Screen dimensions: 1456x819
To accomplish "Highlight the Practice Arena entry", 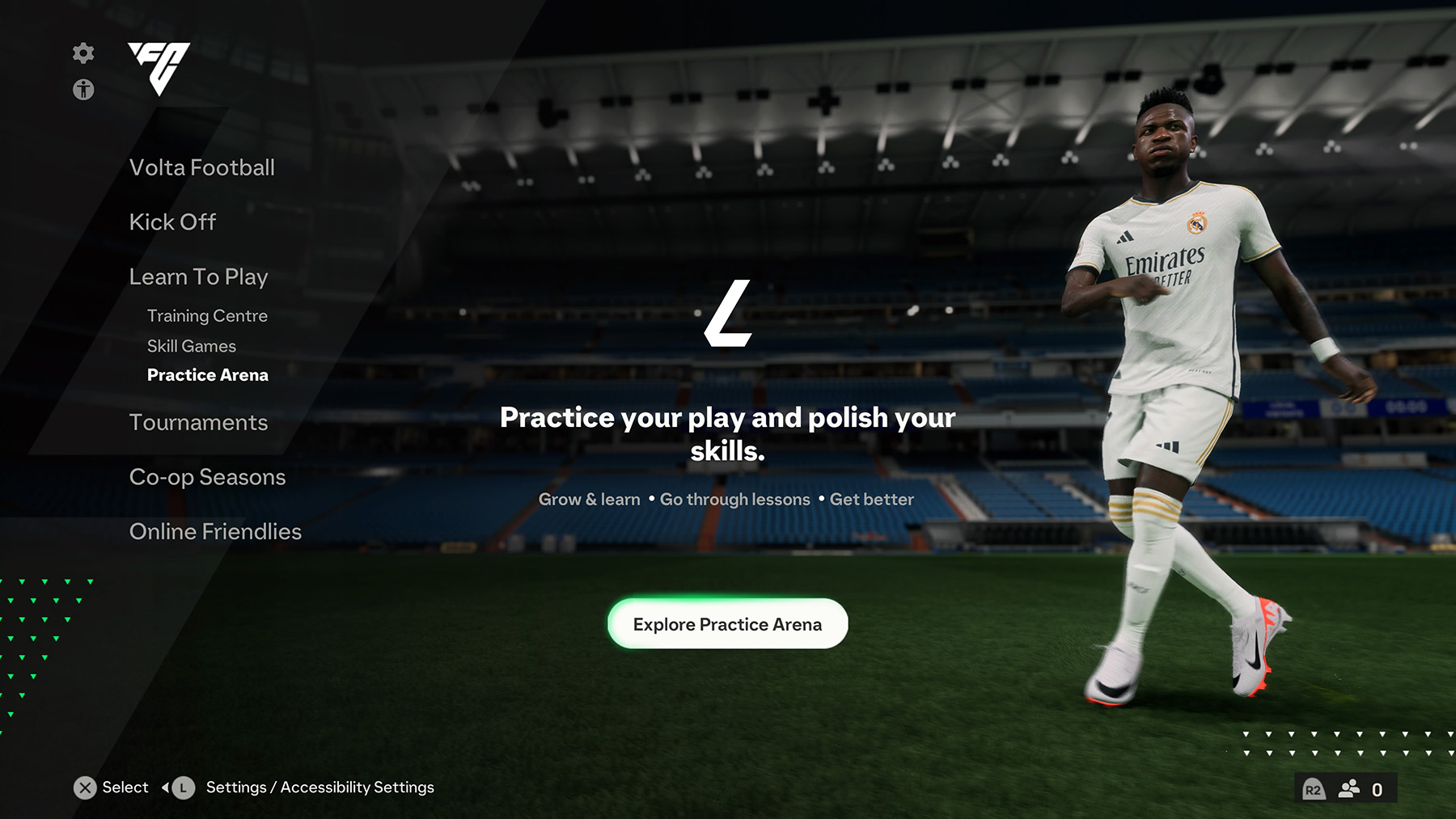I will point(207,375).
